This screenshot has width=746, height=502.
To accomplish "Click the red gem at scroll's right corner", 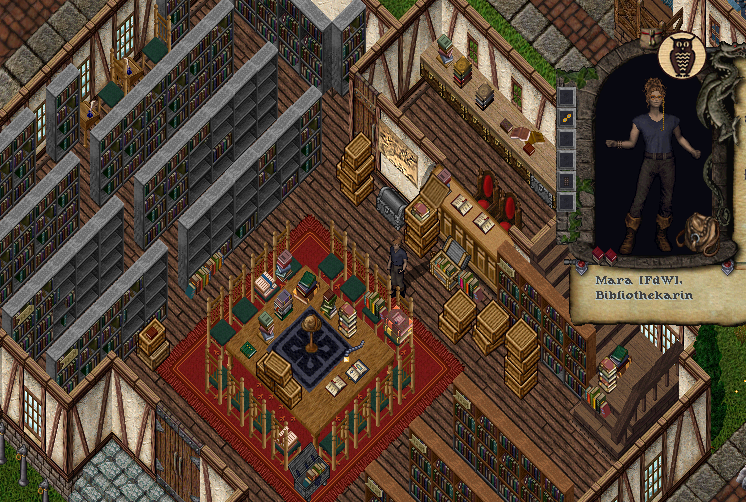I will [728, 262].
